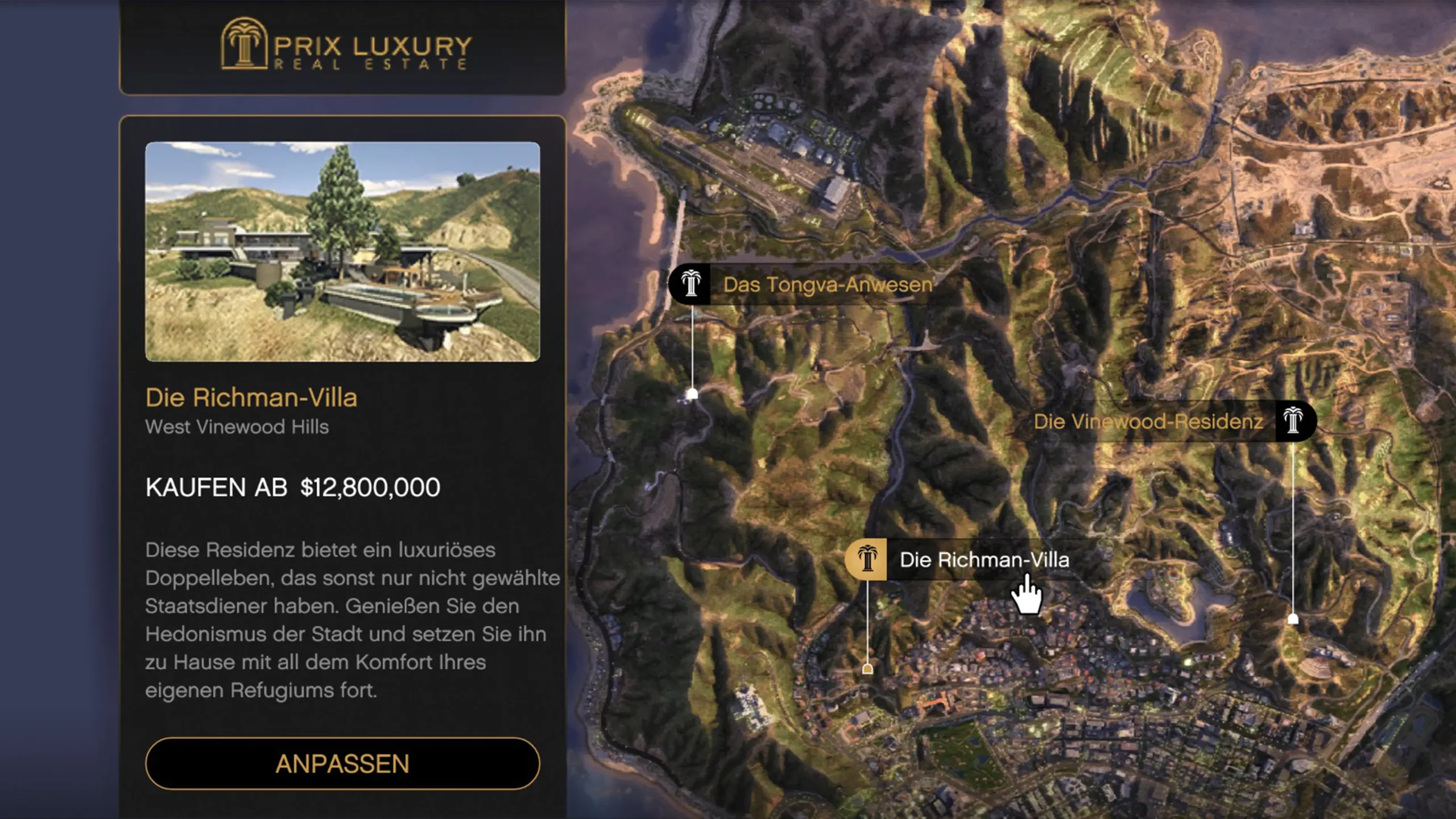Open the Richman-Villa preview image
Screen dimensions: 1456x819
342,251
